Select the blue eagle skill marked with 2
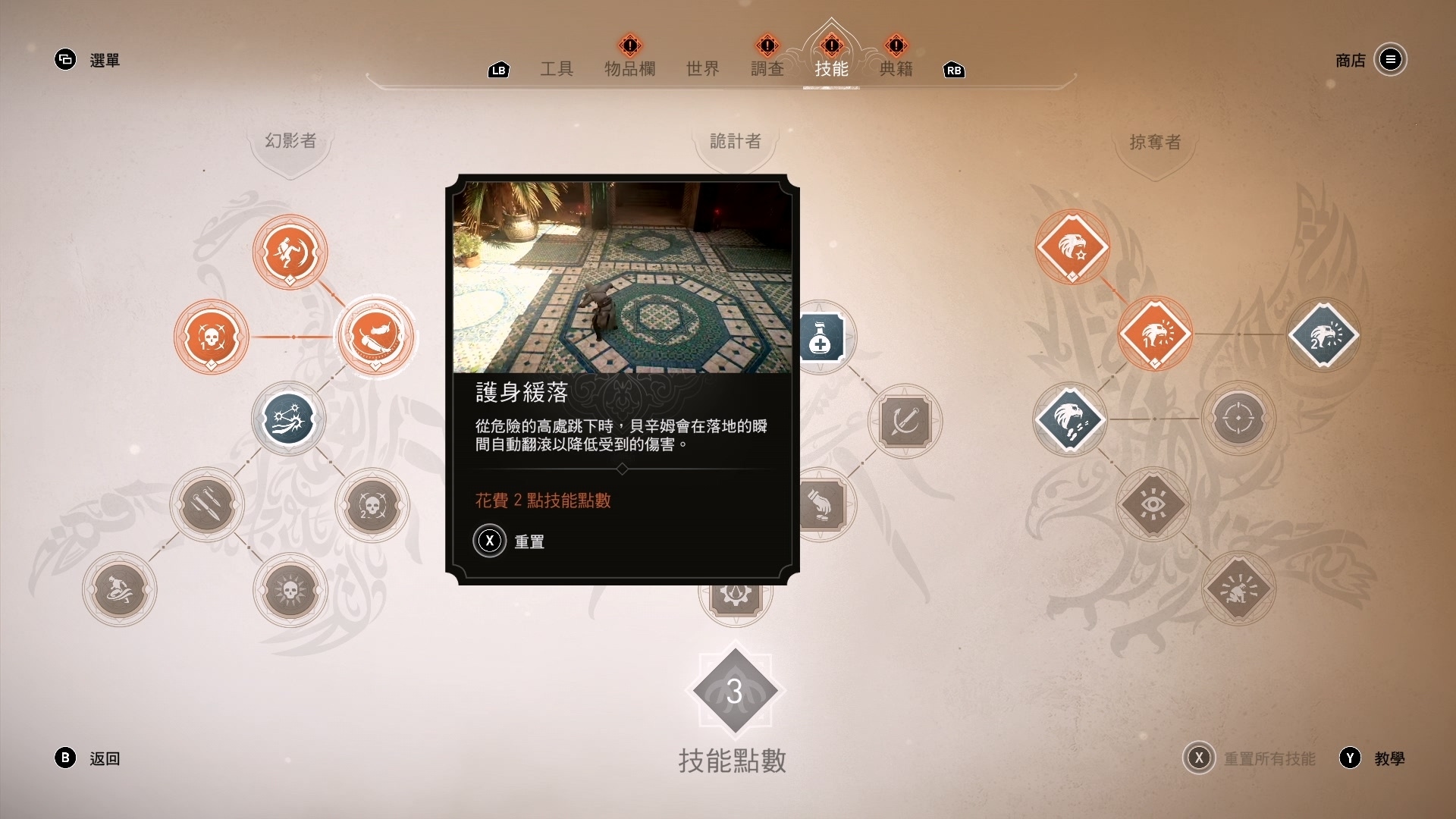This screenshot has height=819, width=1456. point(1326,334)
